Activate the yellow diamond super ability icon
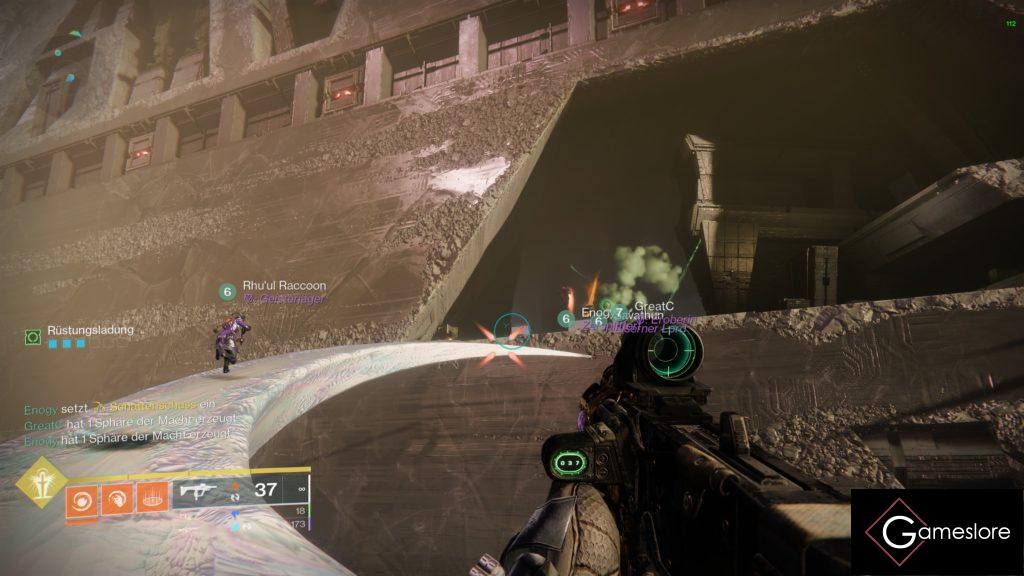The width and height of the screenshot is (1024, 576). tap(42, 483)
